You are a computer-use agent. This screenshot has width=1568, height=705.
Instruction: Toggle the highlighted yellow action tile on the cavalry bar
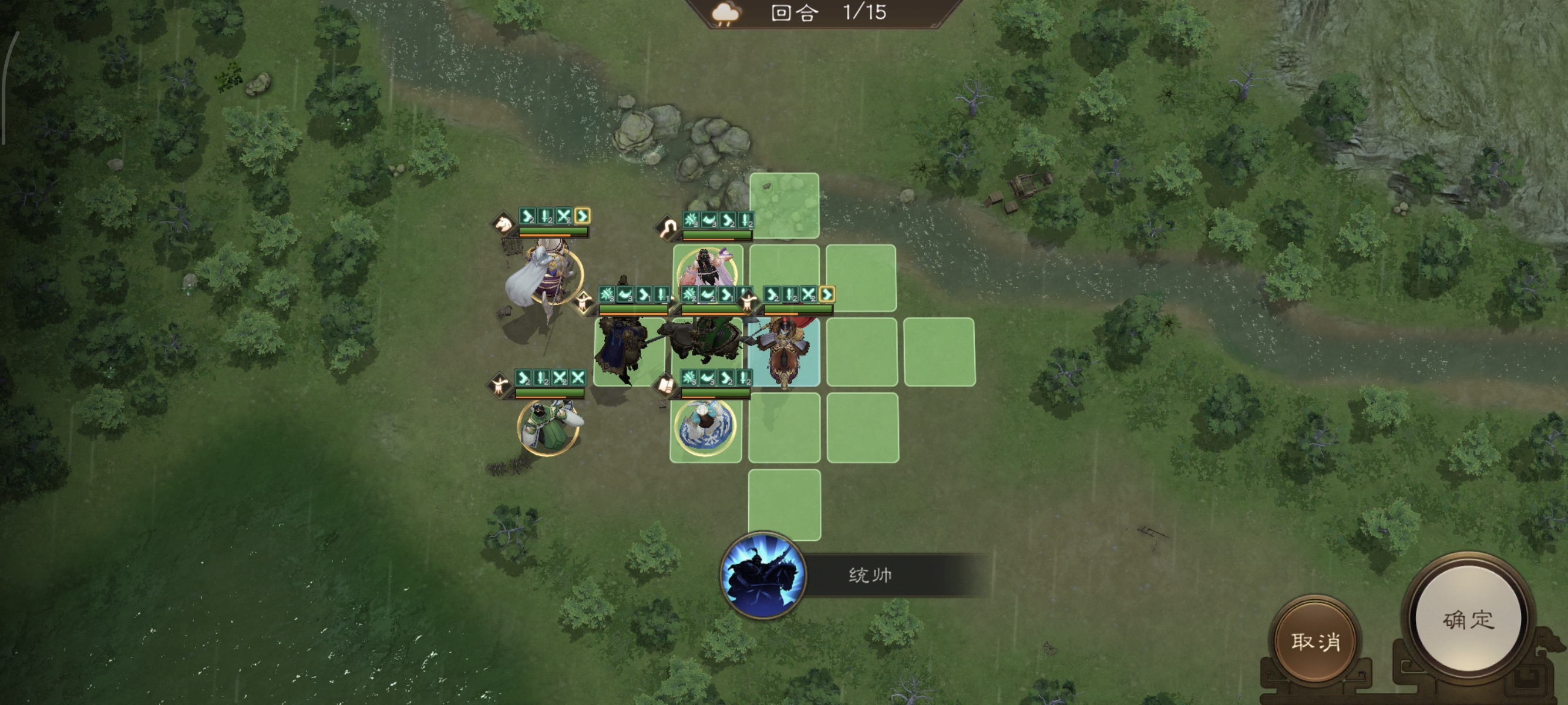[x=582, y=217]
